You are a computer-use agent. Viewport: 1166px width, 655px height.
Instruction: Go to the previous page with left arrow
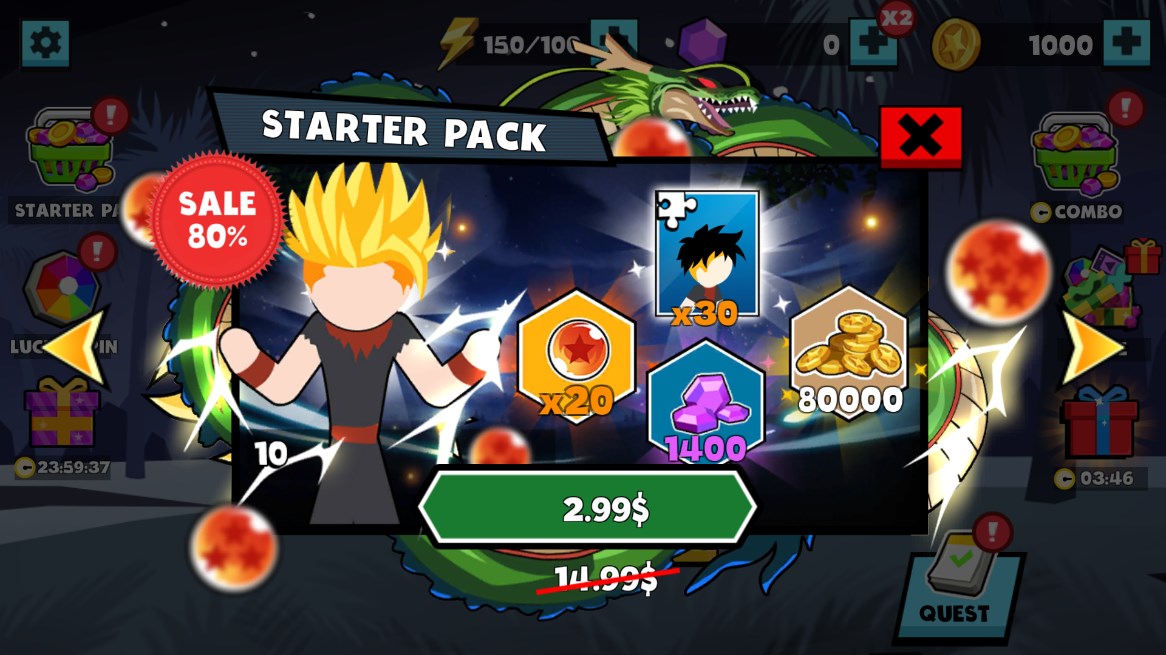click(73, 346)
